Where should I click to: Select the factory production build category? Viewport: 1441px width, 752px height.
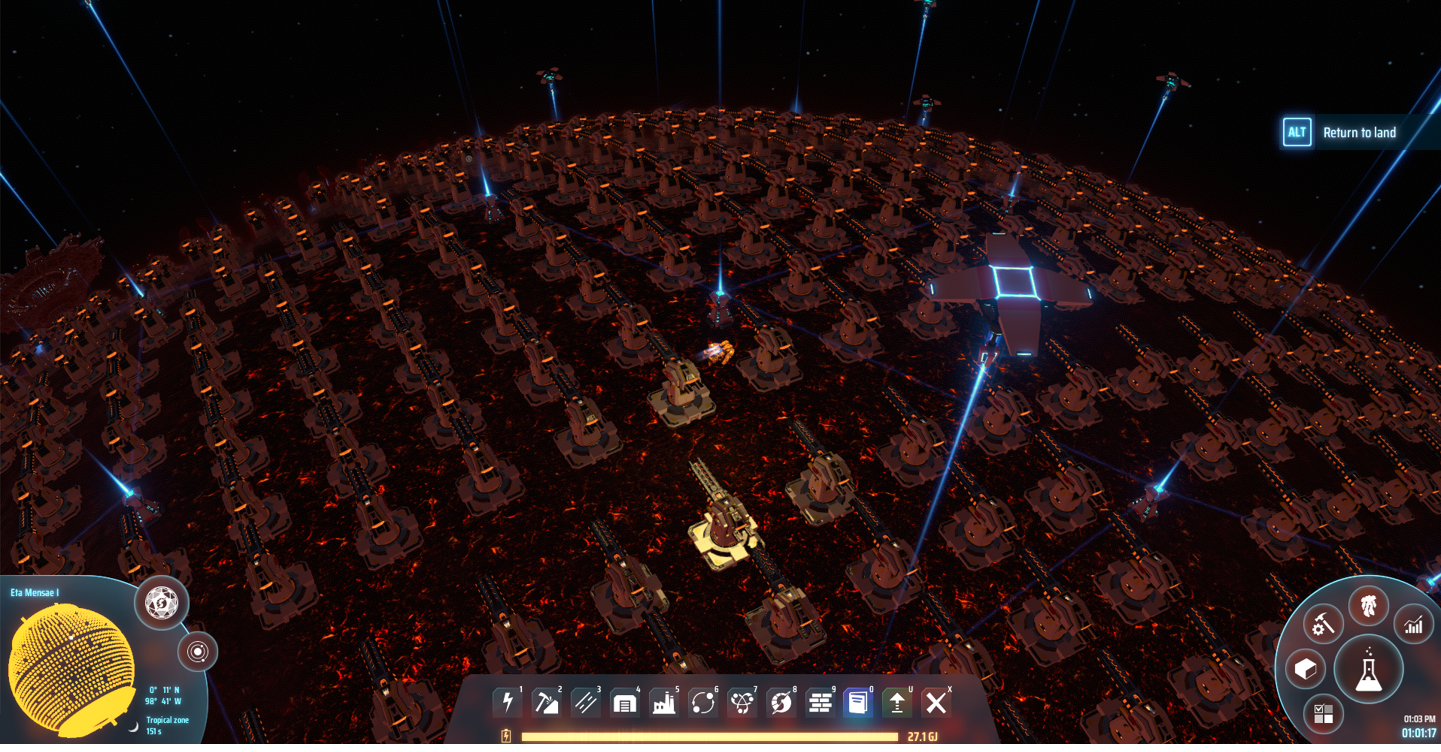pyautogui.click(x=663, y=703)
